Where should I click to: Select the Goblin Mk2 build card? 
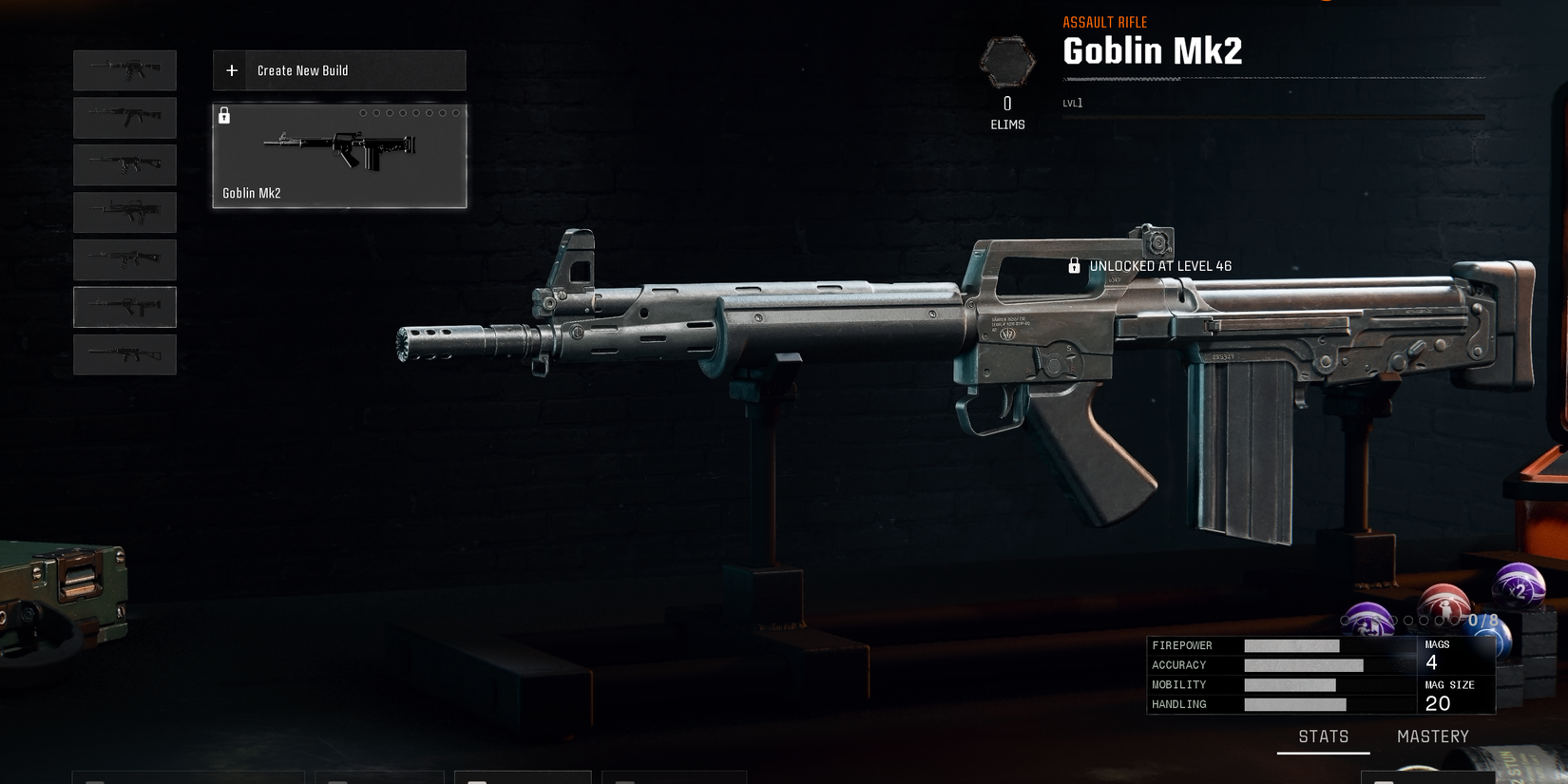pos(339,156)
